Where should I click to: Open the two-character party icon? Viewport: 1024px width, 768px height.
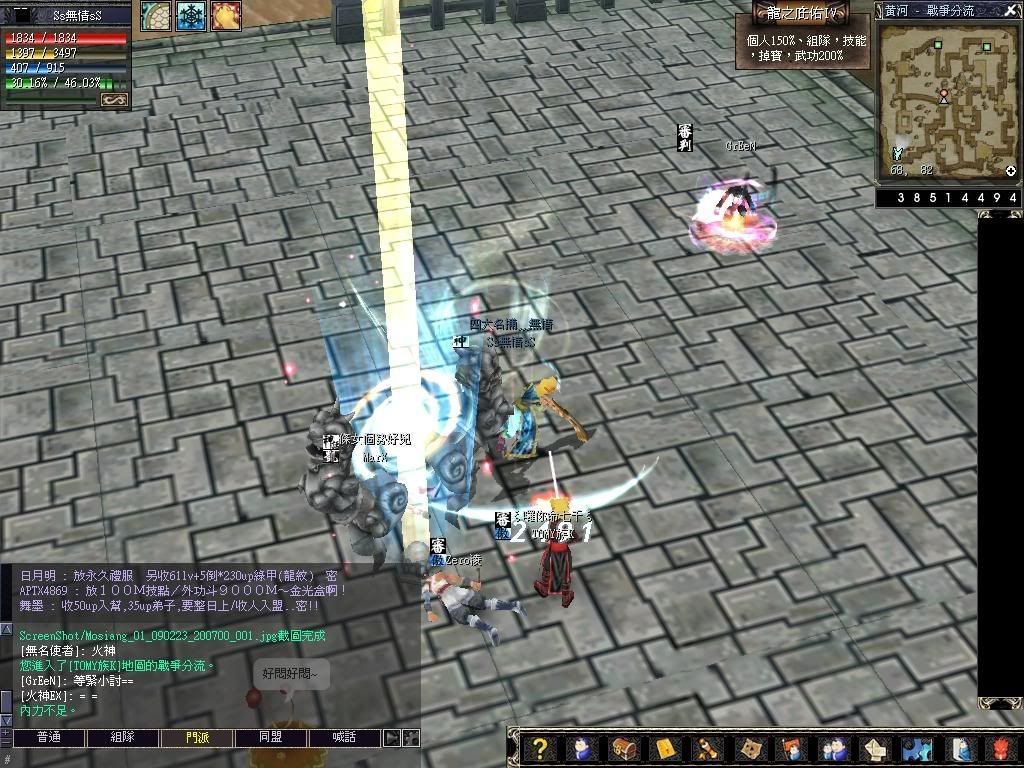[833, 748]
